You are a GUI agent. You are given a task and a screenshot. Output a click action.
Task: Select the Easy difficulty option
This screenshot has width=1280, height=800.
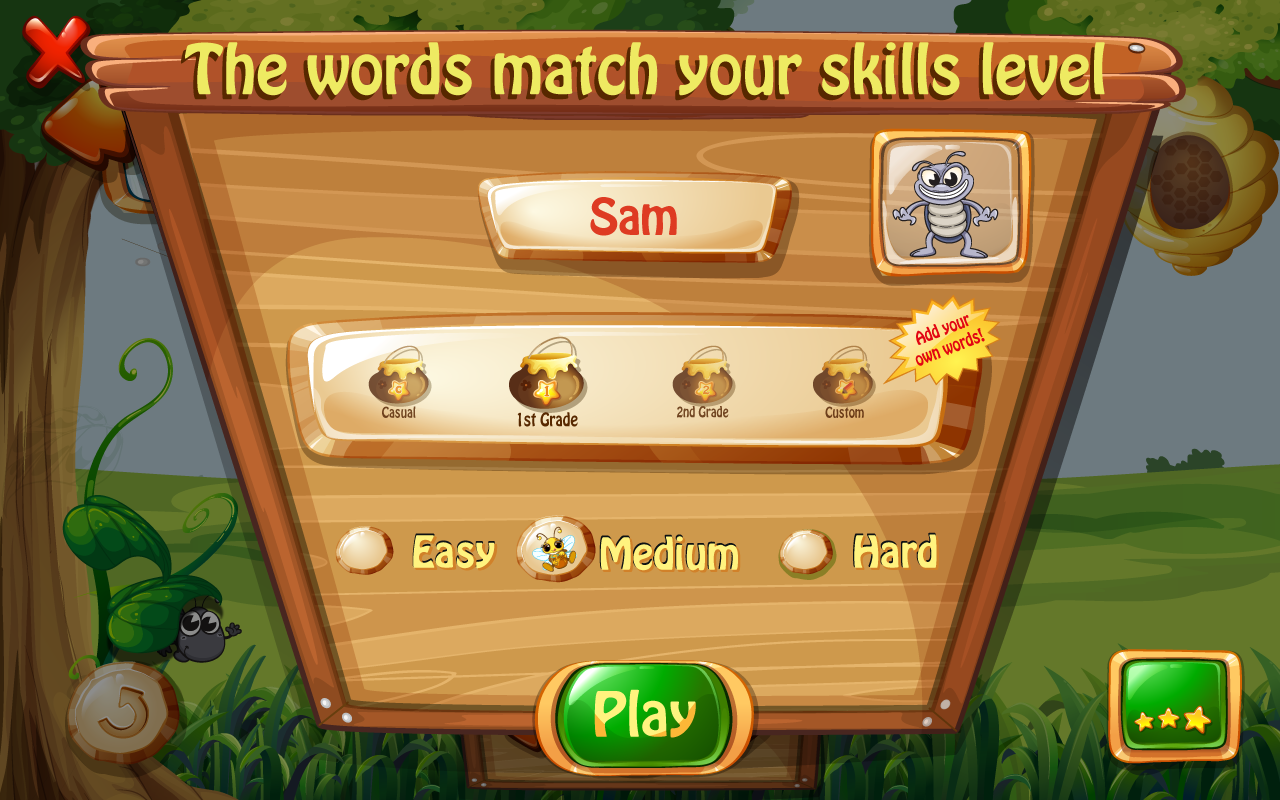click(x=366, y=549)
